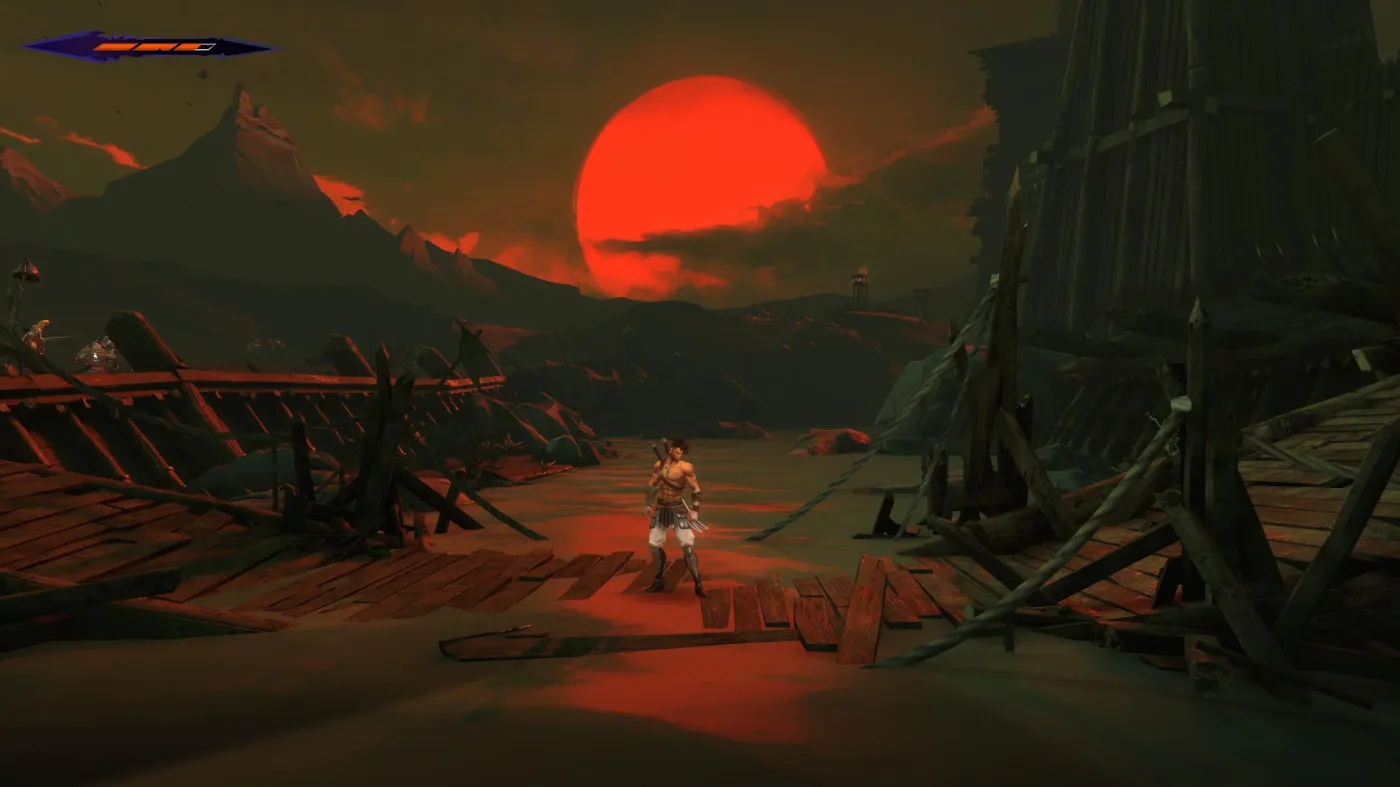Click the orange health bar segments

point(145,46)
